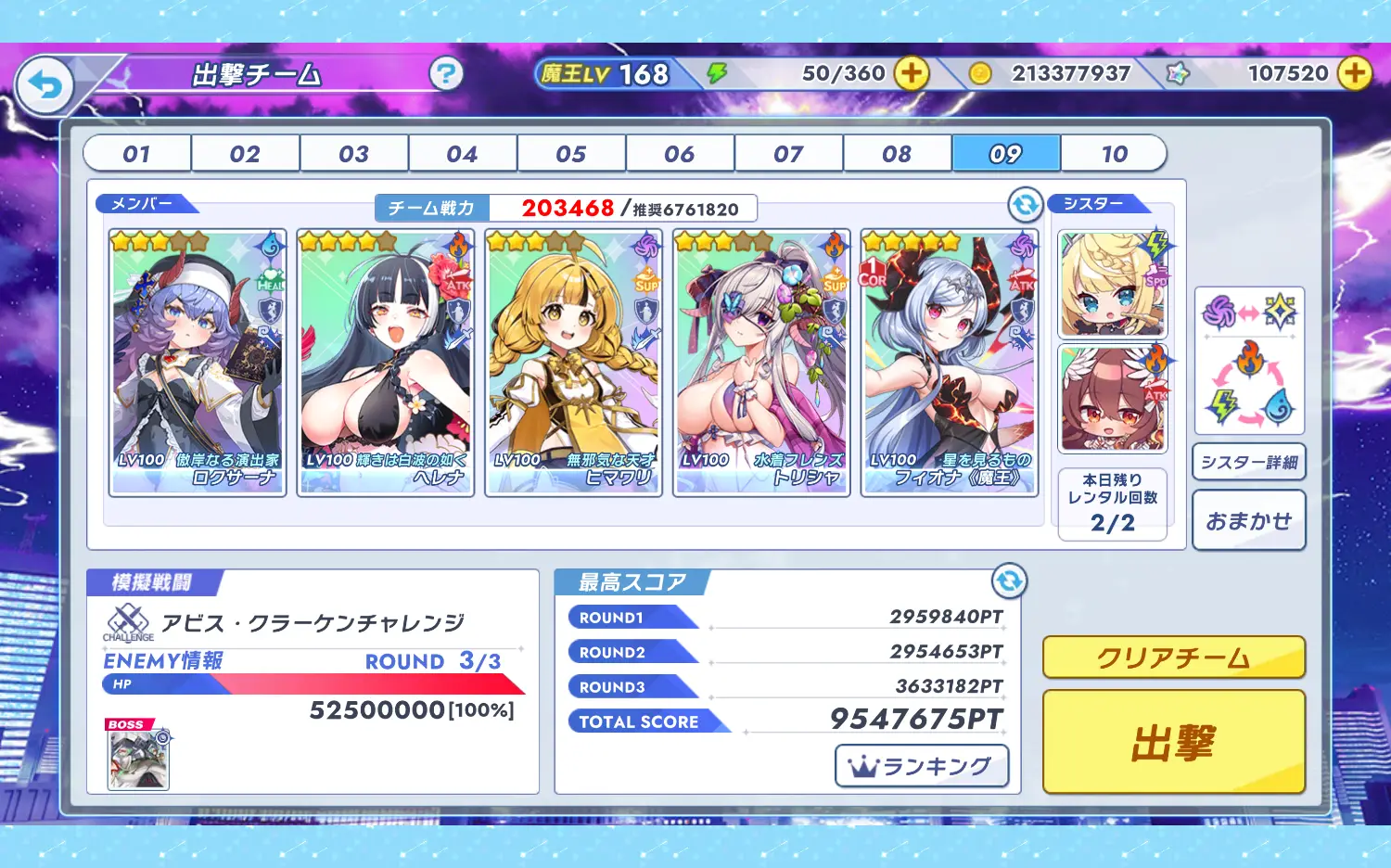
Task: Select the フィオナ《魔王》 member card
Action: (950, 363)
